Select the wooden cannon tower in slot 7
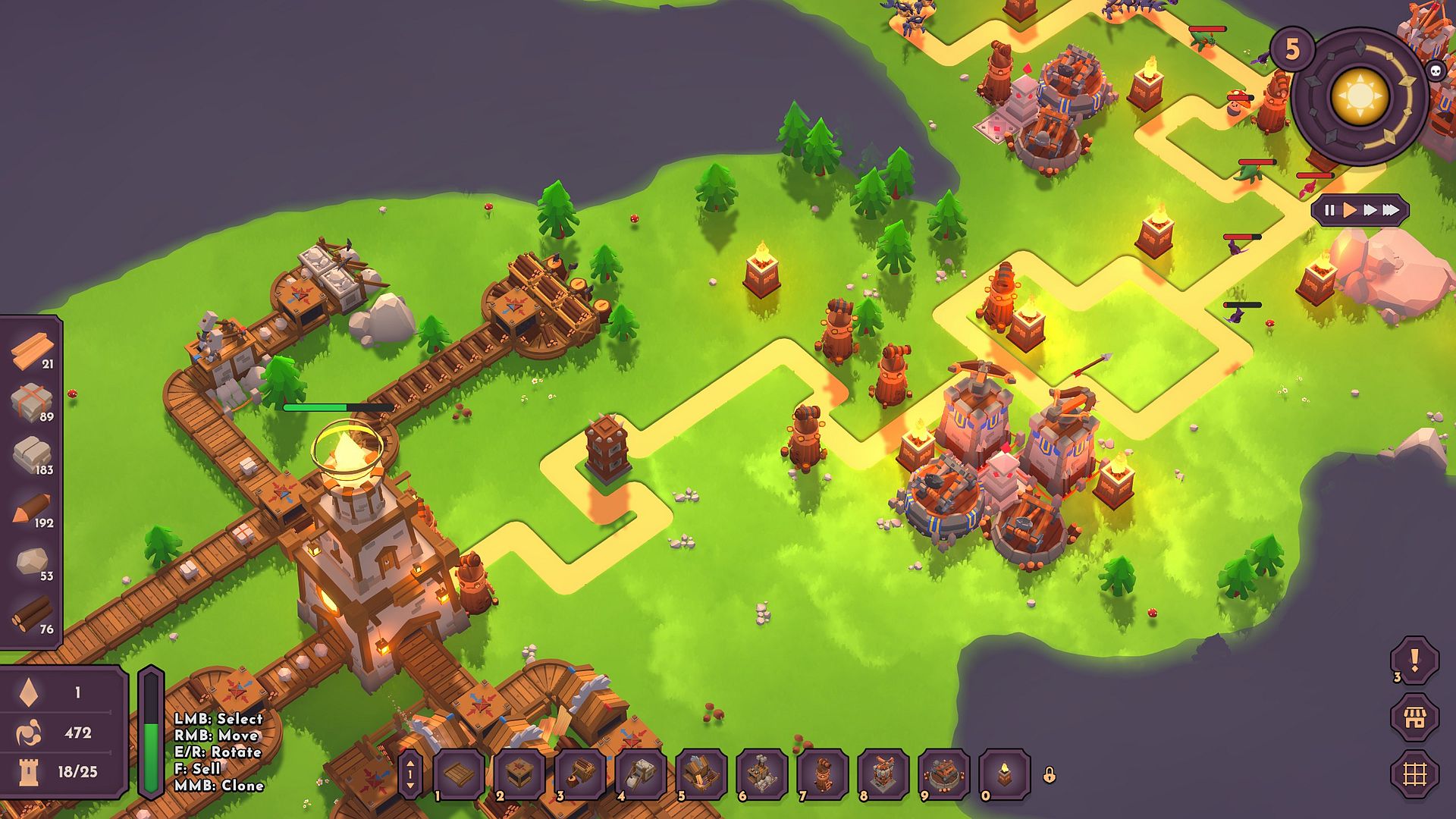1456x819 pixels. [823, 774]
